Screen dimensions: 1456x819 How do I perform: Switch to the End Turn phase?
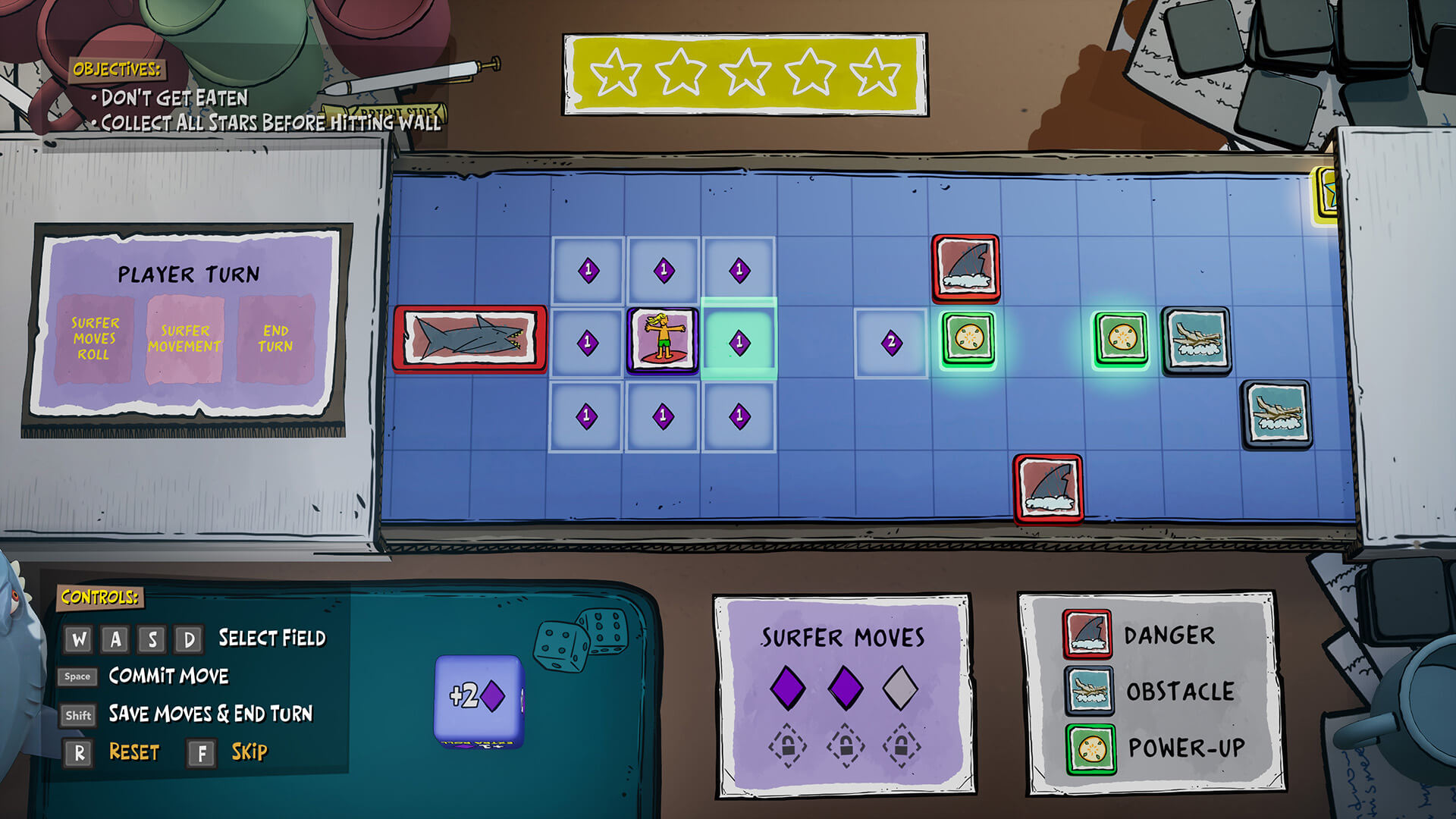click(276, 337)
